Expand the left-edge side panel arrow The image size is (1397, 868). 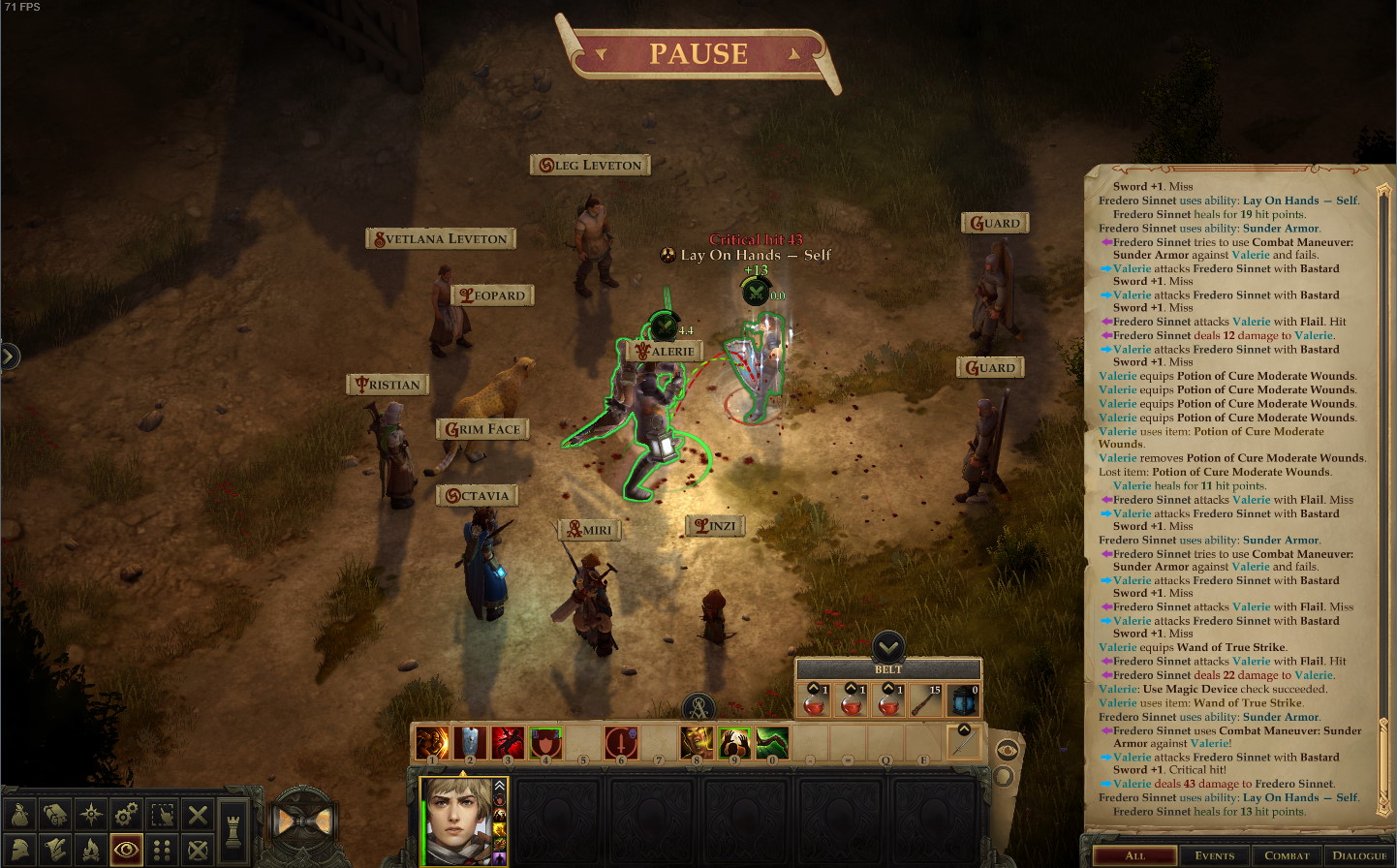click(x=9, y=356)
